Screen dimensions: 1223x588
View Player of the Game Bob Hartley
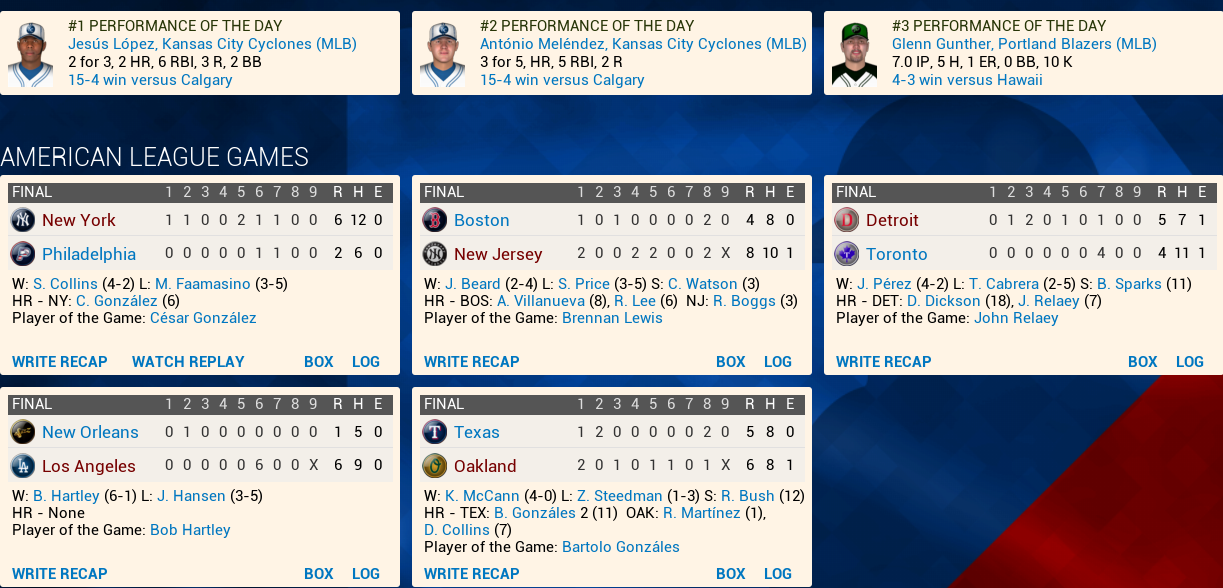click(190, 530)
